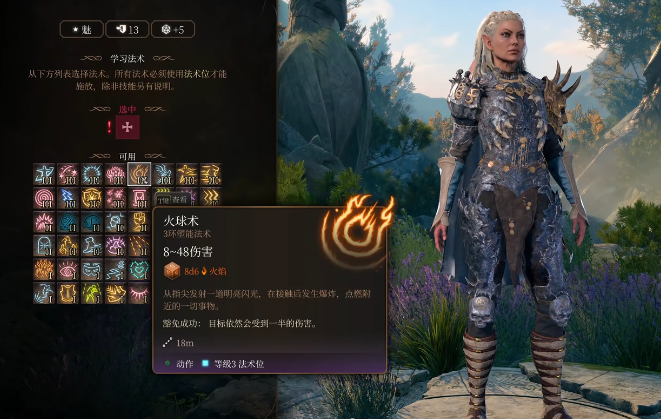Image resolution: width=661 pixels, height=419 pixels.
Task: Pick the blue lightning bolt spell
Action: coord(68,198)
